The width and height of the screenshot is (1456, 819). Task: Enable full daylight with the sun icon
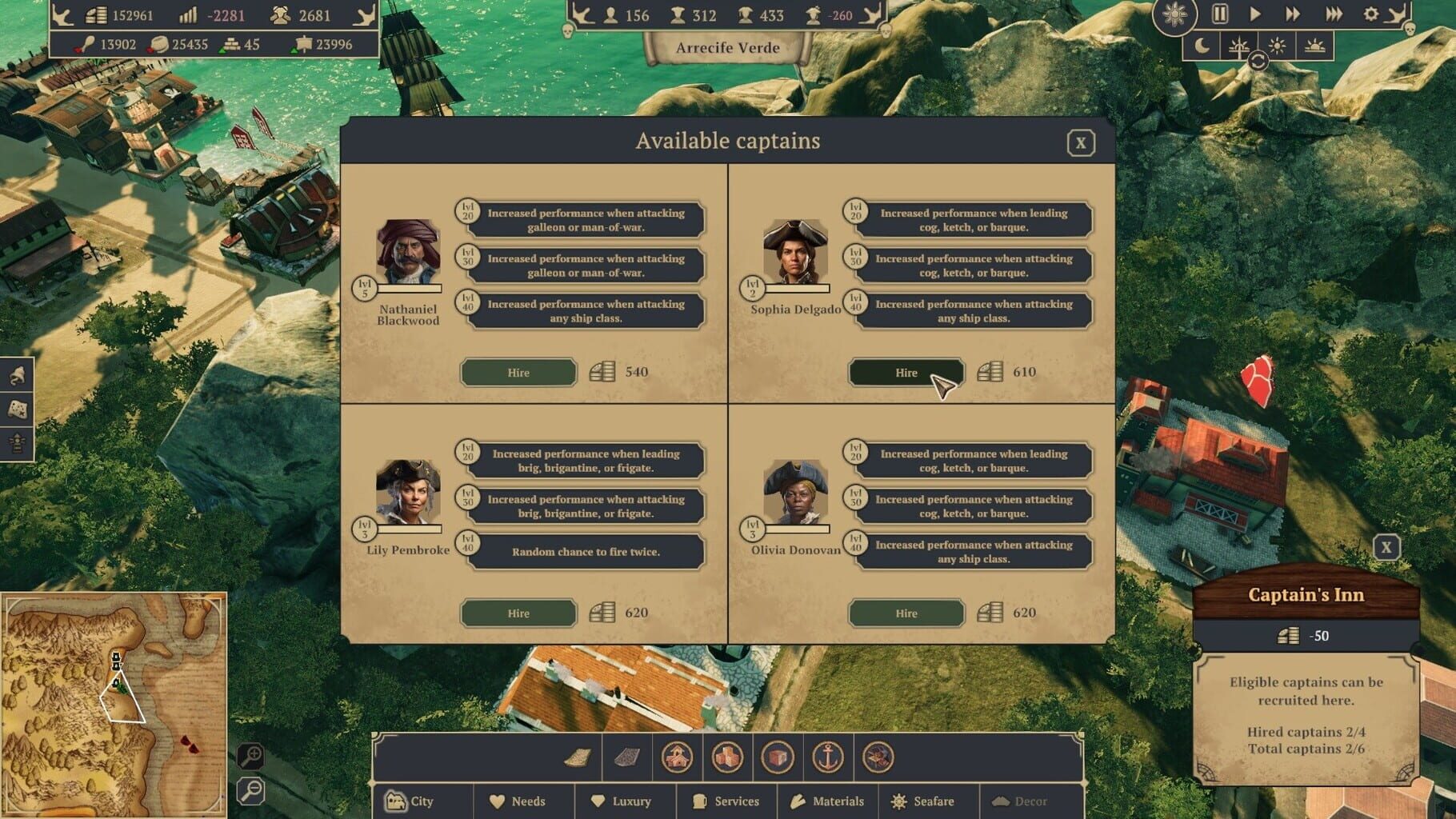point(1278,47)
